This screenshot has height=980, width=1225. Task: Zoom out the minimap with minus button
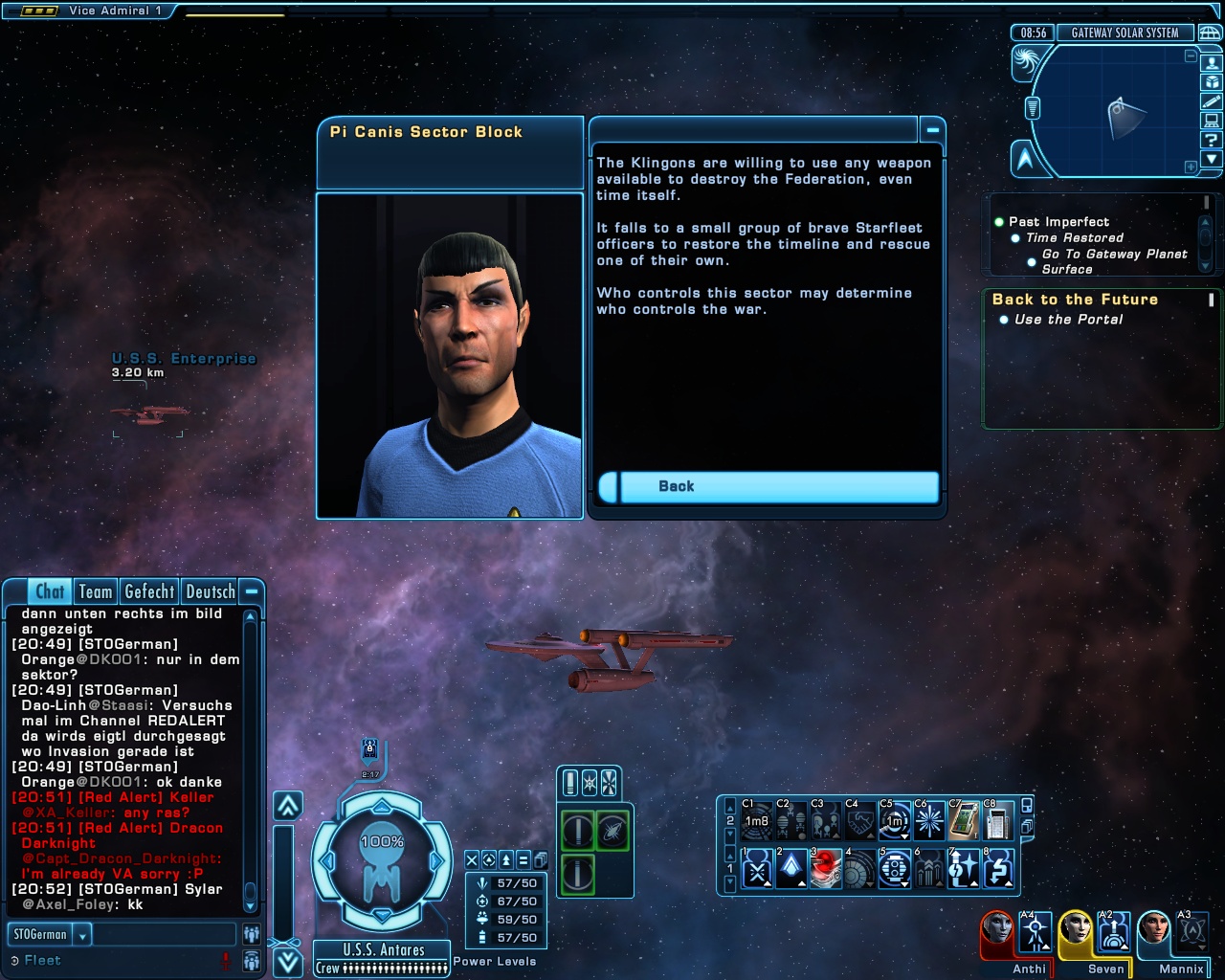point(1191,56)
